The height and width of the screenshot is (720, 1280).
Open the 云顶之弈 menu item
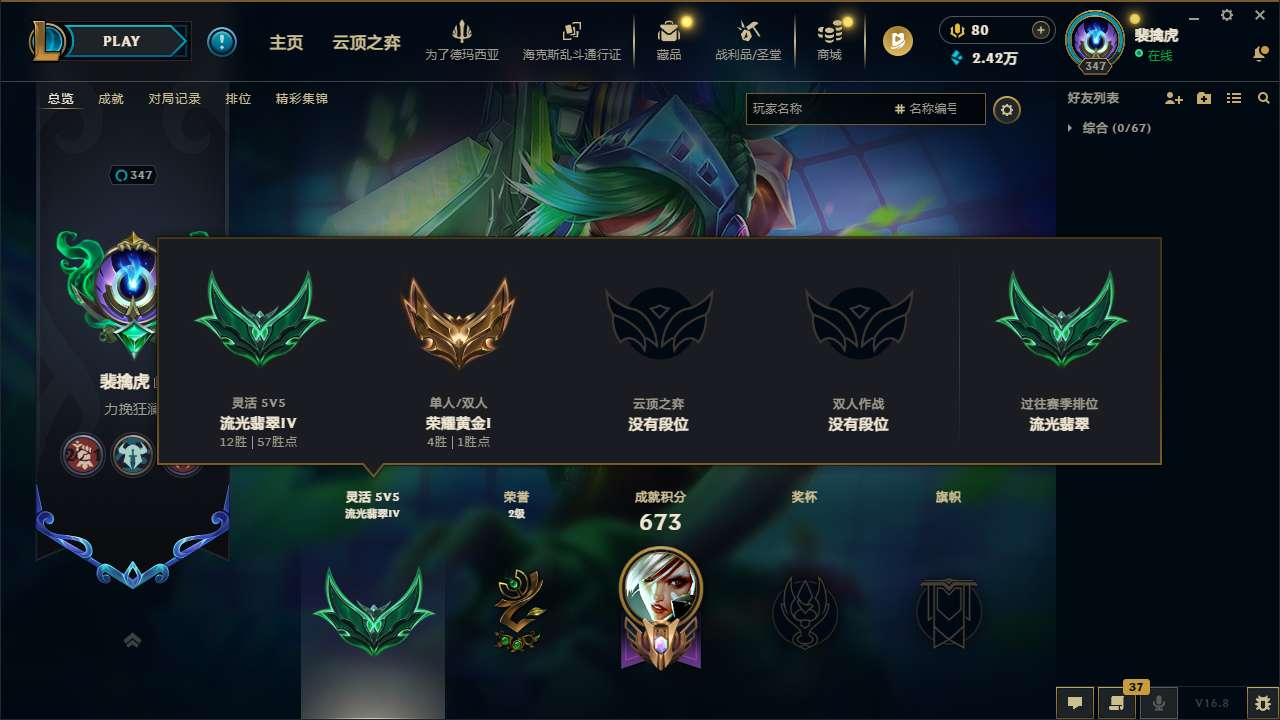pos(366,42)
